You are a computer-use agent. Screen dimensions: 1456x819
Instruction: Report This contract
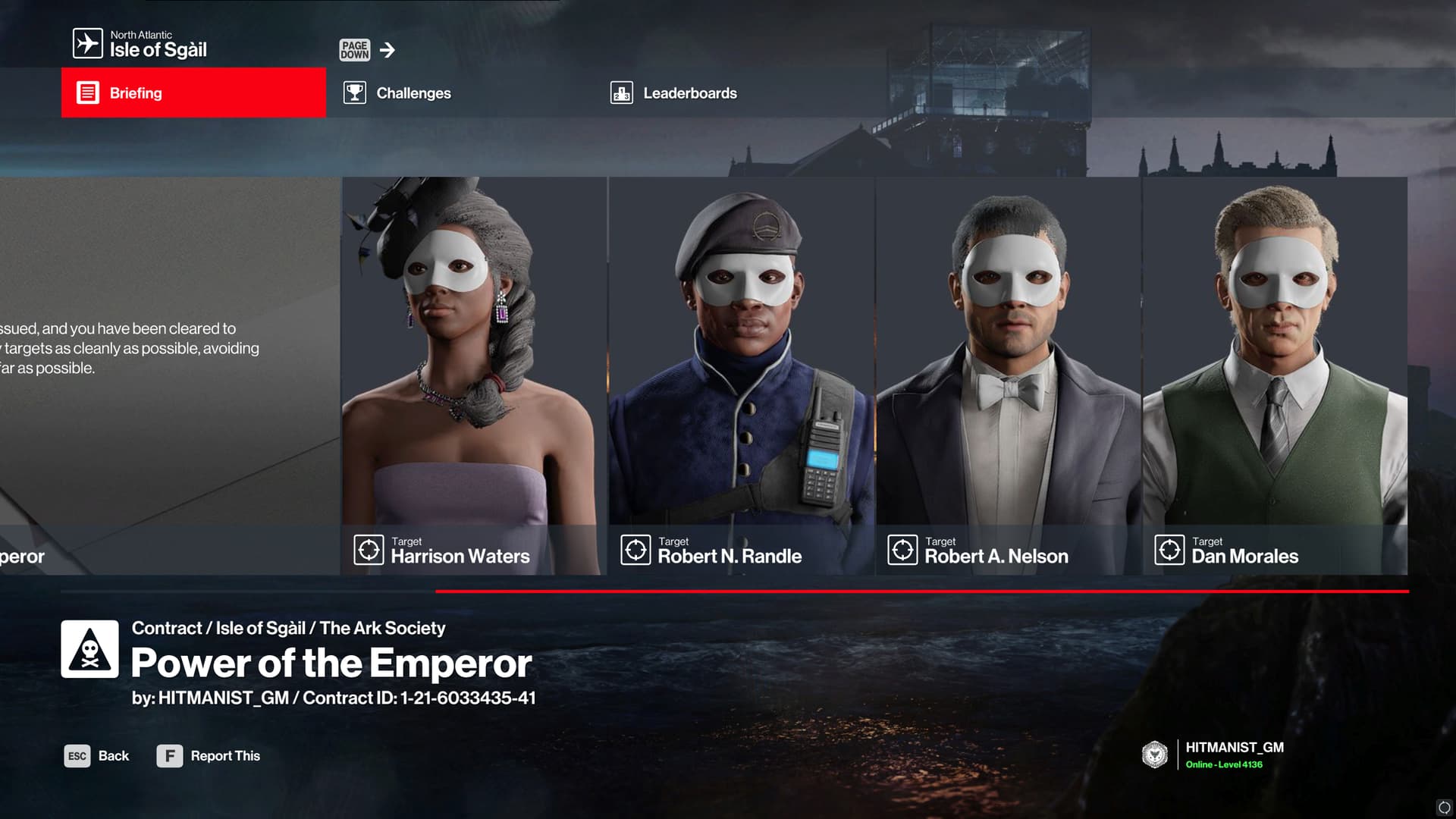209,756
